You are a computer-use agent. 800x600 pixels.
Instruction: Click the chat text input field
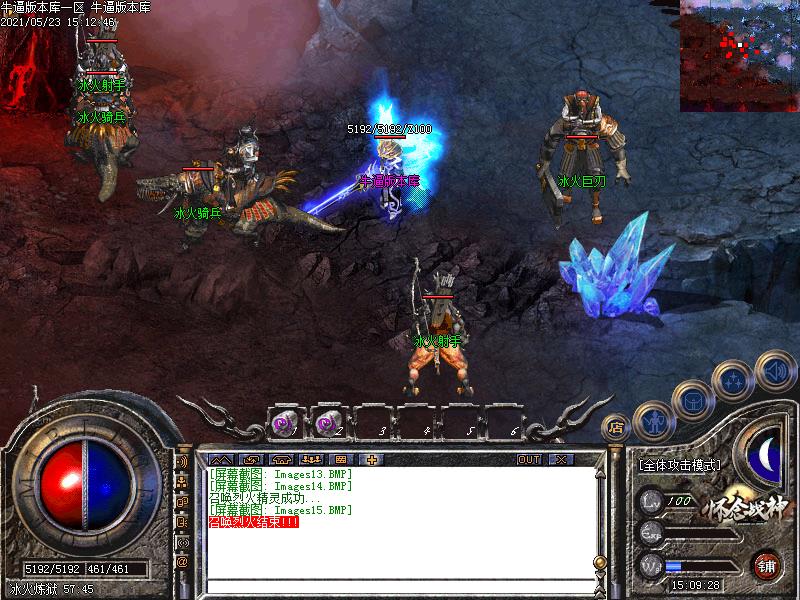click(x=400, y=586)
